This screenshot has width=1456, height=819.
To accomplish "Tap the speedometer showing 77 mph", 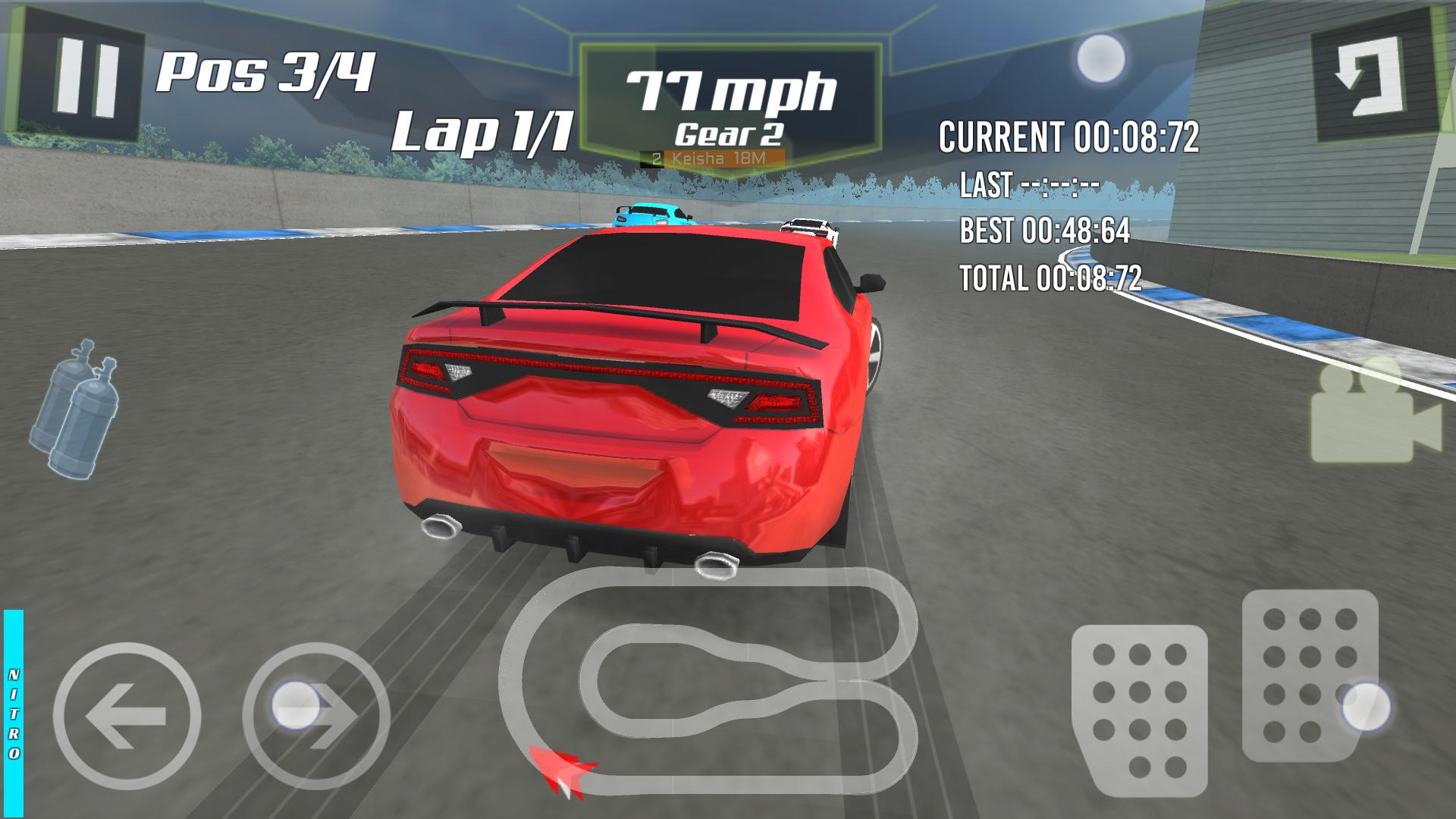I will (732, 91).
